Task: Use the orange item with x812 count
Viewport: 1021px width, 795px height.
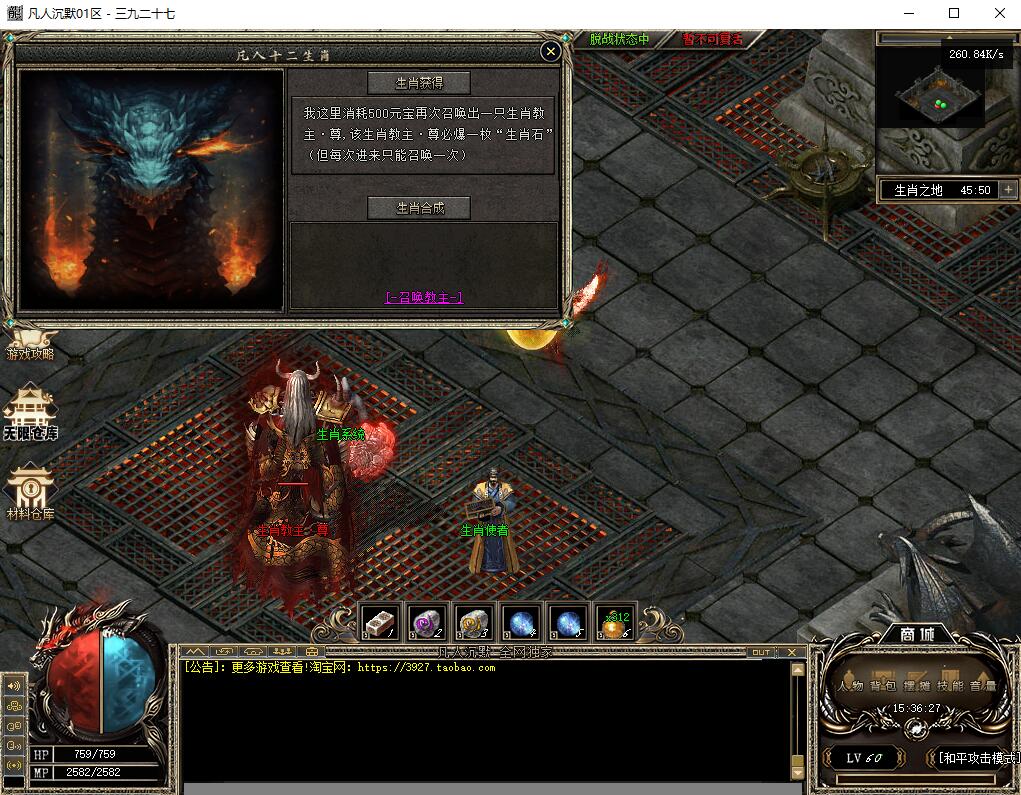Action: (614, 623)
